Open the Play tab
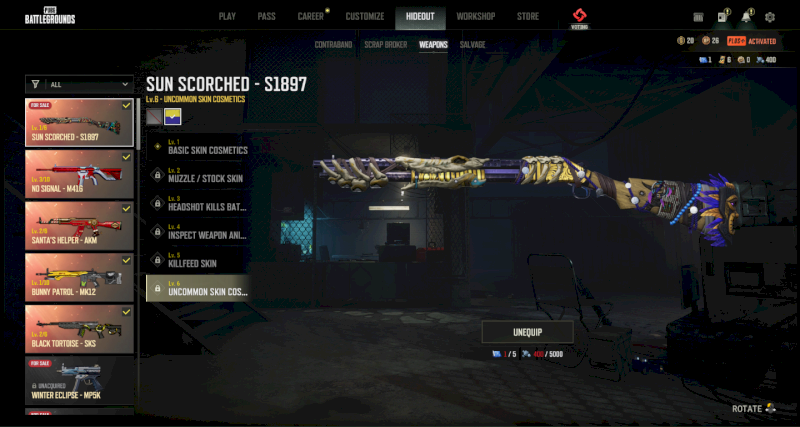This screenshot has width=800, height=427. coord(227,17)
